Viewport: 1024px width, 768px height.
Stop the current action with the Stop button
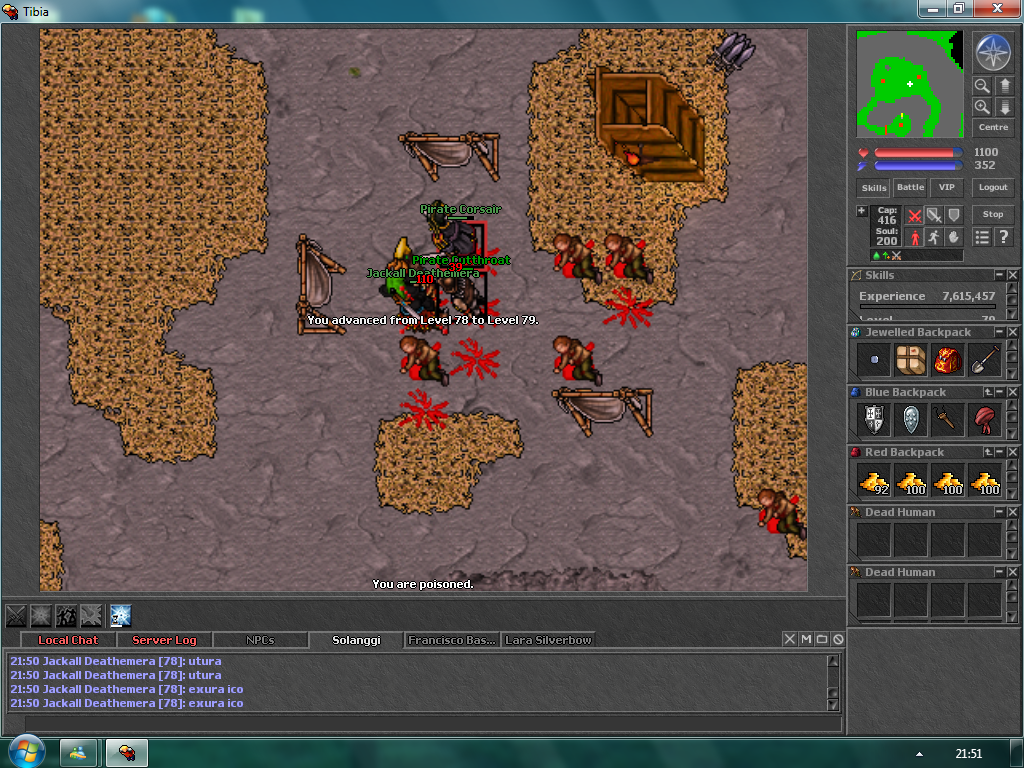[x=993, y=214]
